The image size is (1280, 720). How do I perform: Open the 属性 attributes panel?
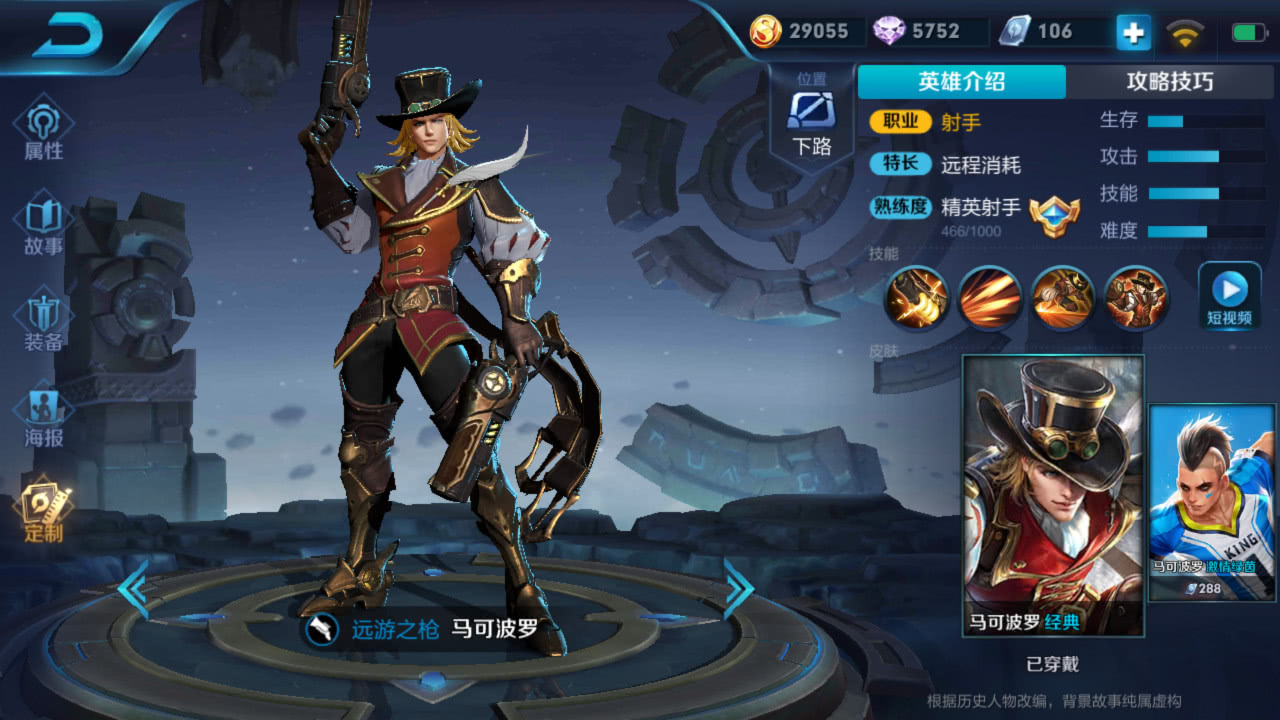(x=43, y=130)
